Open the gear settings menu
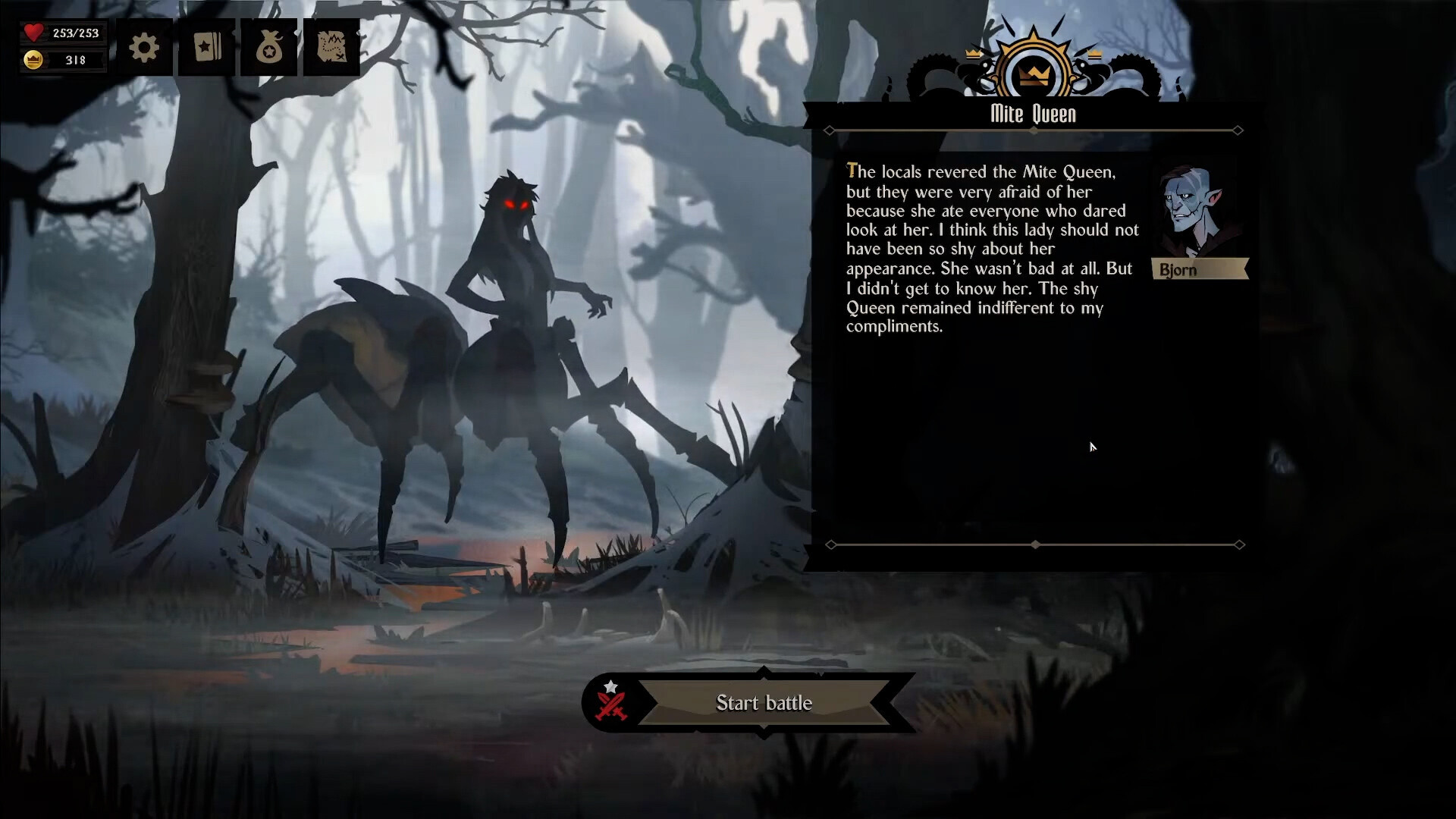Image resolution: width=1456 pixels, height=819 pixels. coord(144,48)
